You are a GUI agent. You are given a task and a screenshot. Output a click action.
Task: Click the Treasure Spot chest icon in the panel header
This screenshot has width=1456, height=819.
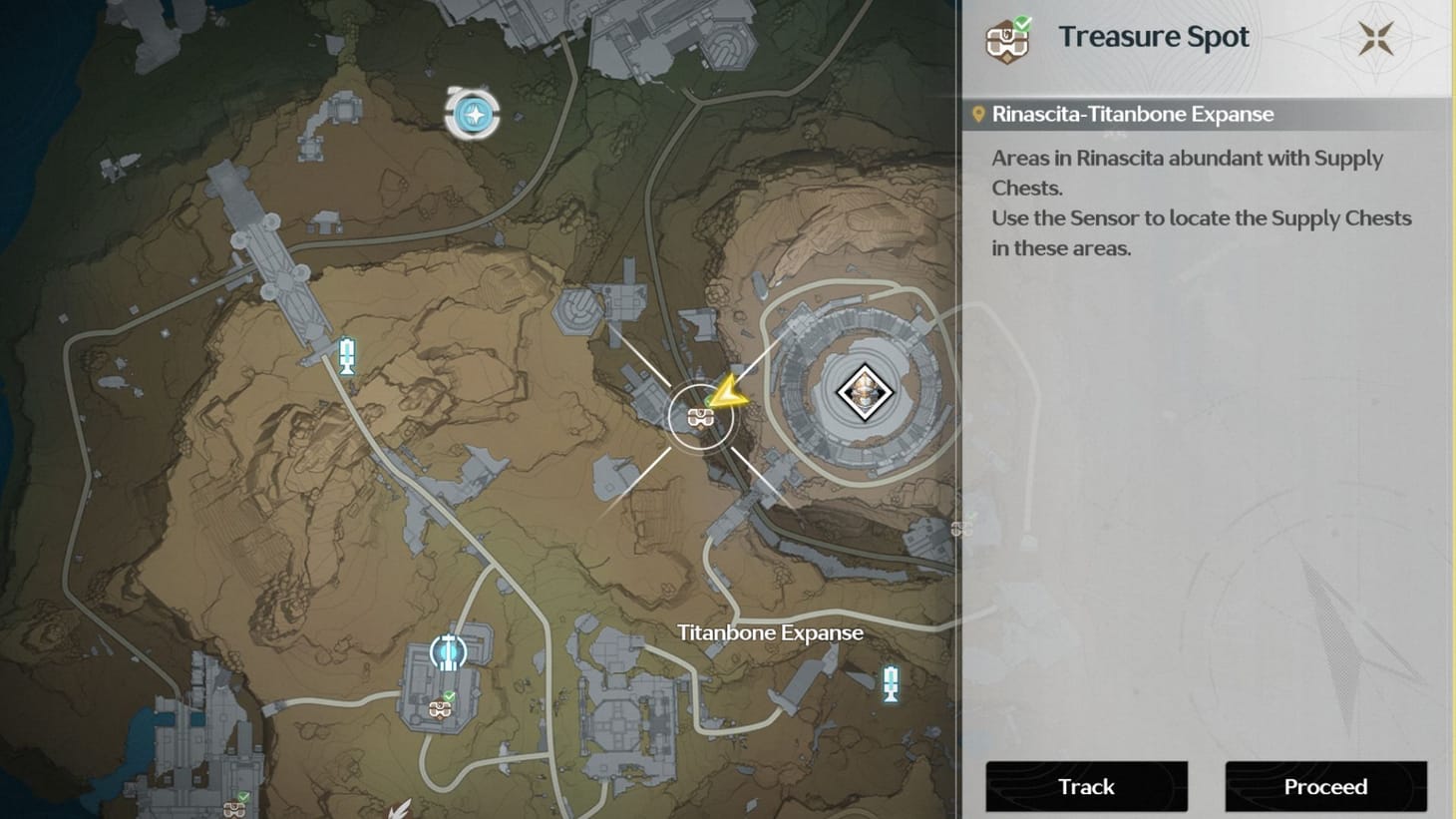[1007, 42]
